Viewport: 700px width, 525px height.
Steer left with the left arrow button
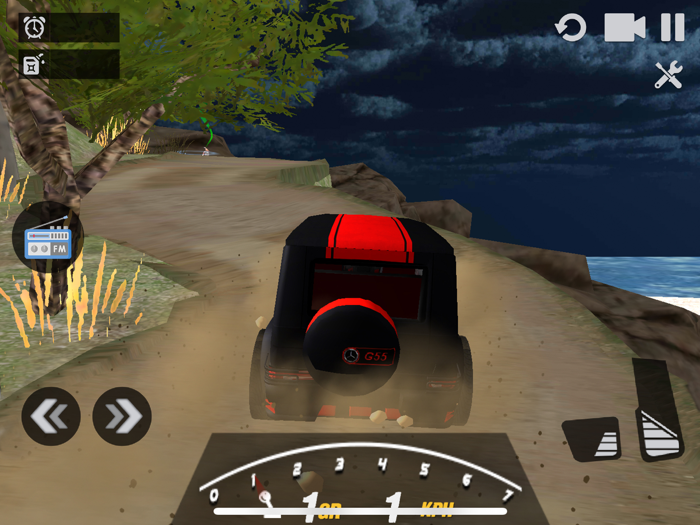tap(51, 416)
